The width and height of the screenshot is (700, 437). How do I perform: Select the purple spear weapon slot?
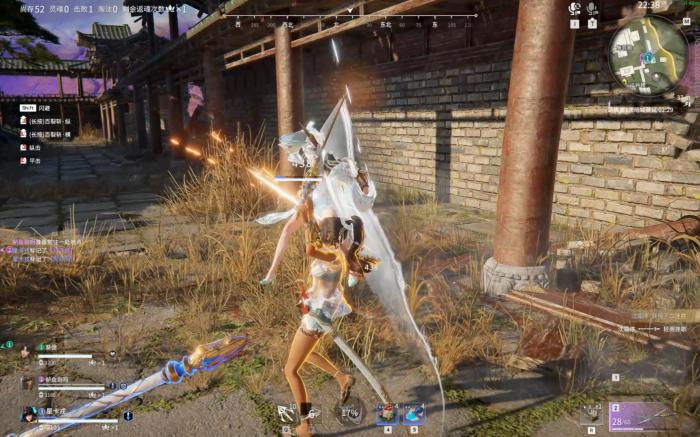[x=640, y=414]
